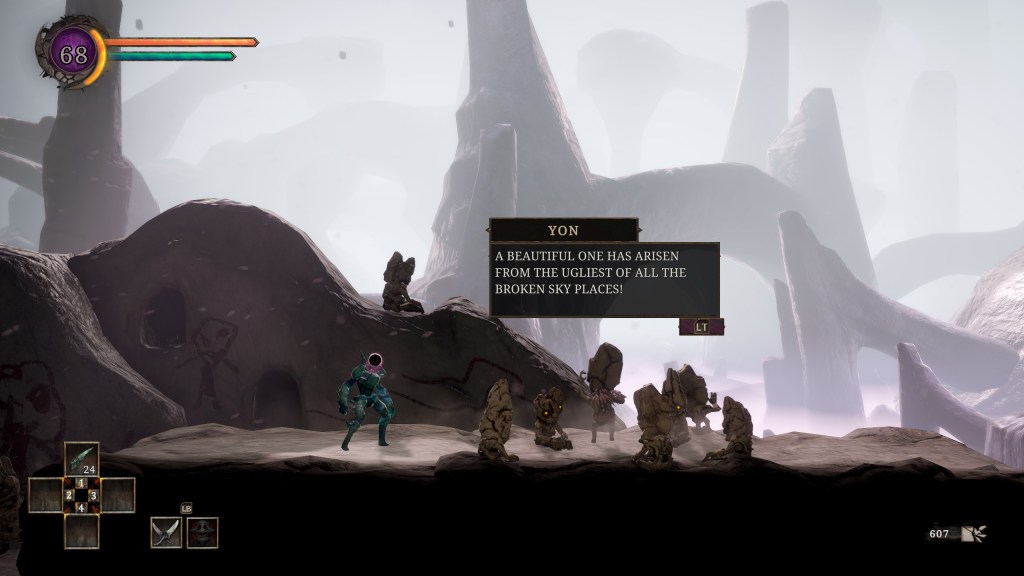Click the shard currency icon beside 607
This screenshot has height=576, width=1024.
(x=973, y=534)
